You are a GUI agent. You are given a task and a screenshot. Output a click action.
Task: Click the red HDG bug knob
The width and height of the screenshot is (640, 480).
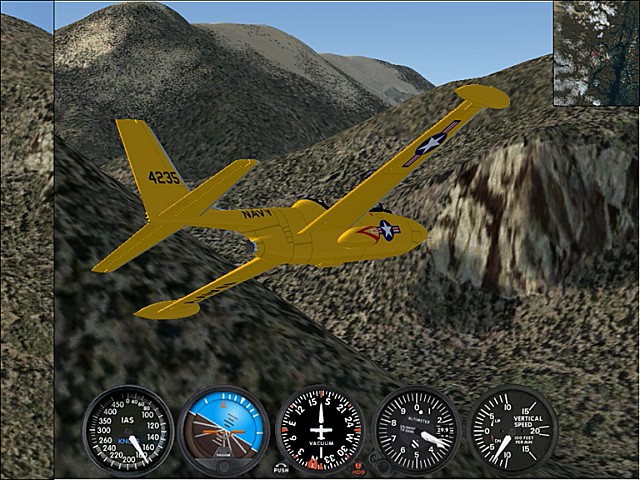(358, 467)
